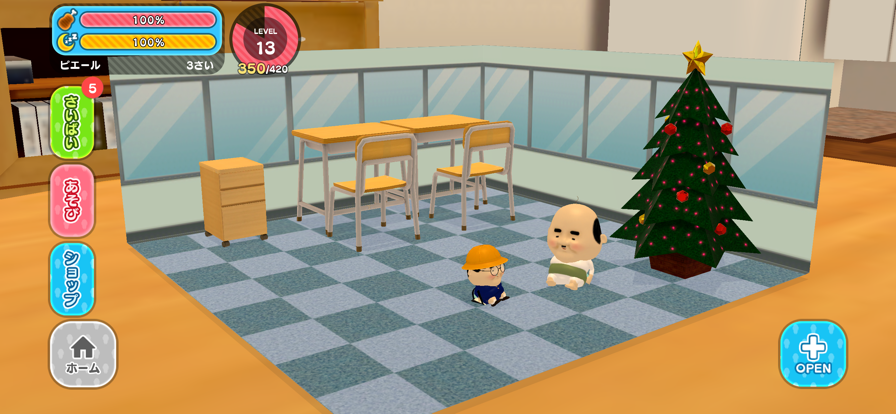The width and height of the screenshot is (896, 414).
Task: Open ピエール's status panel
Action: pyautogui.click(x=137, y=38)
